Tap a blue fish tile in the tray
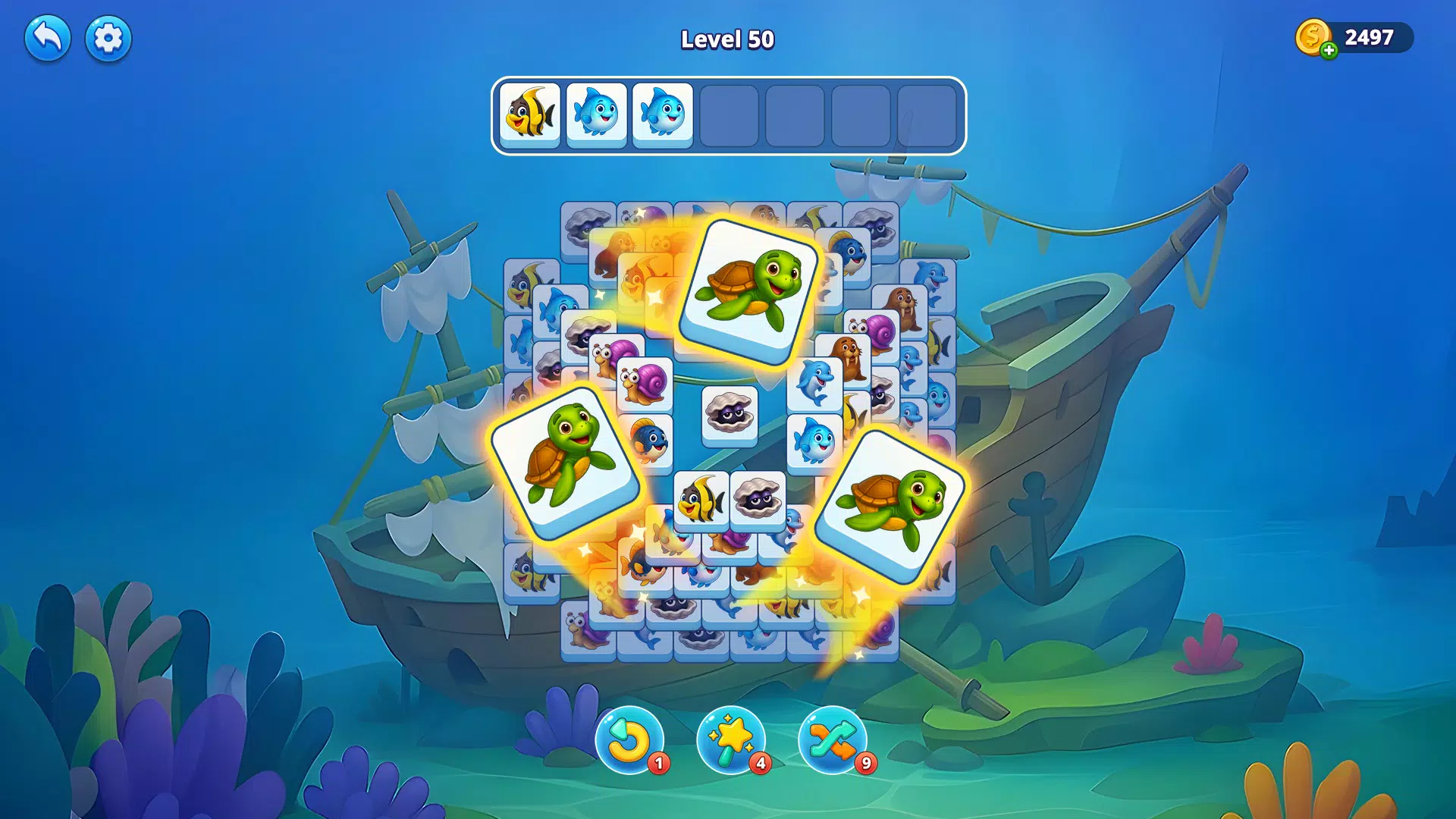The height and width of the screenshot is (819, 1456). [x=596, y=114]
